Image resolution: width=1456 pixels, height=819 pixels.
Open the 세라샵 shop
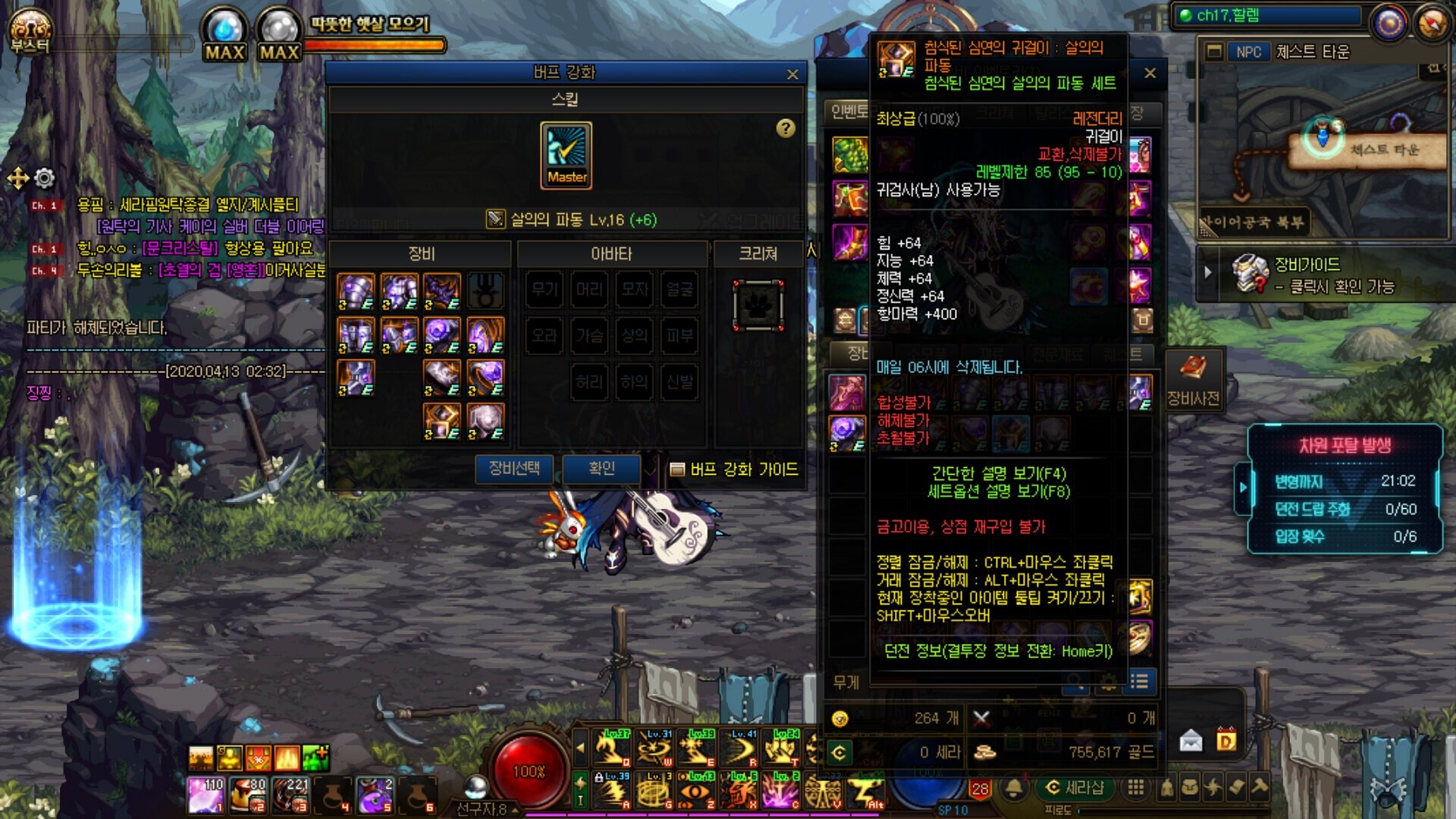click(1075, 788)
